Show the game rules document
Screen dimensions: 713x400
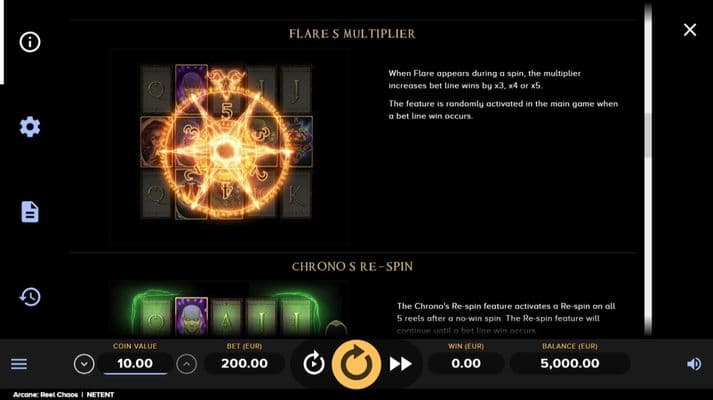pyautogui.click(x=30, y=212)
